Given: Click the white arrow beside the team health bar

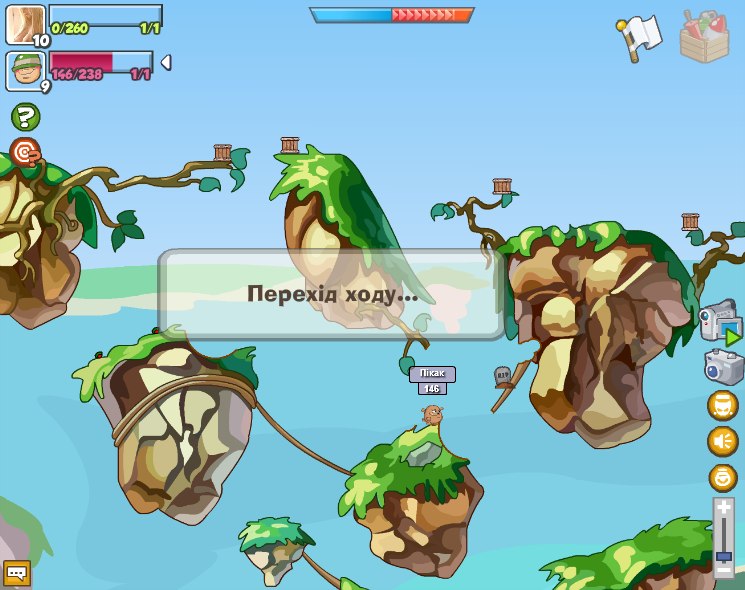Looking at the screenshot, I should (x=166, y=63).
